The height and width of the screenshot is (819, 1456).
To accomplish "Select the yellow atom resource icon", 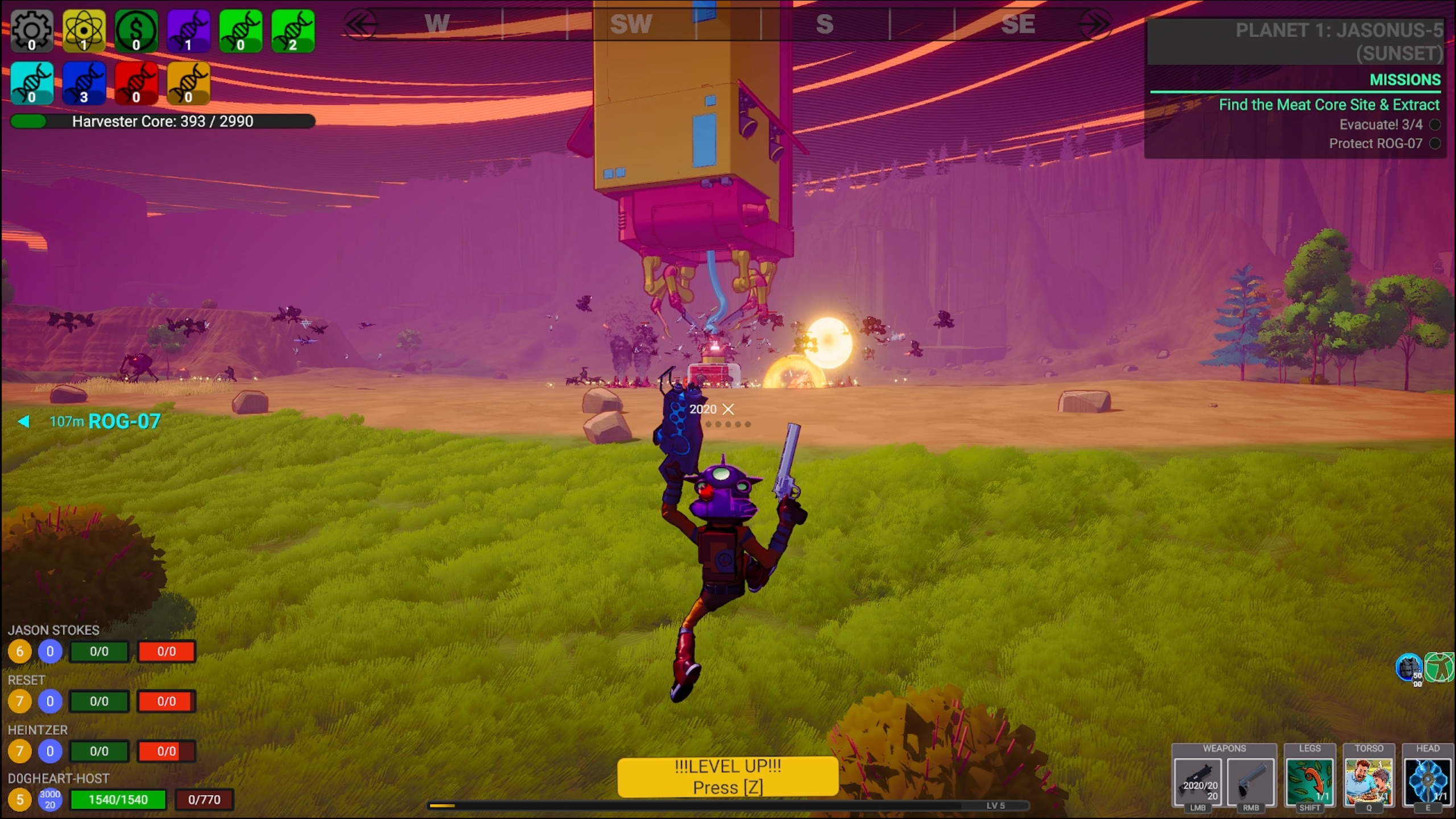I will tap(84, 31).
